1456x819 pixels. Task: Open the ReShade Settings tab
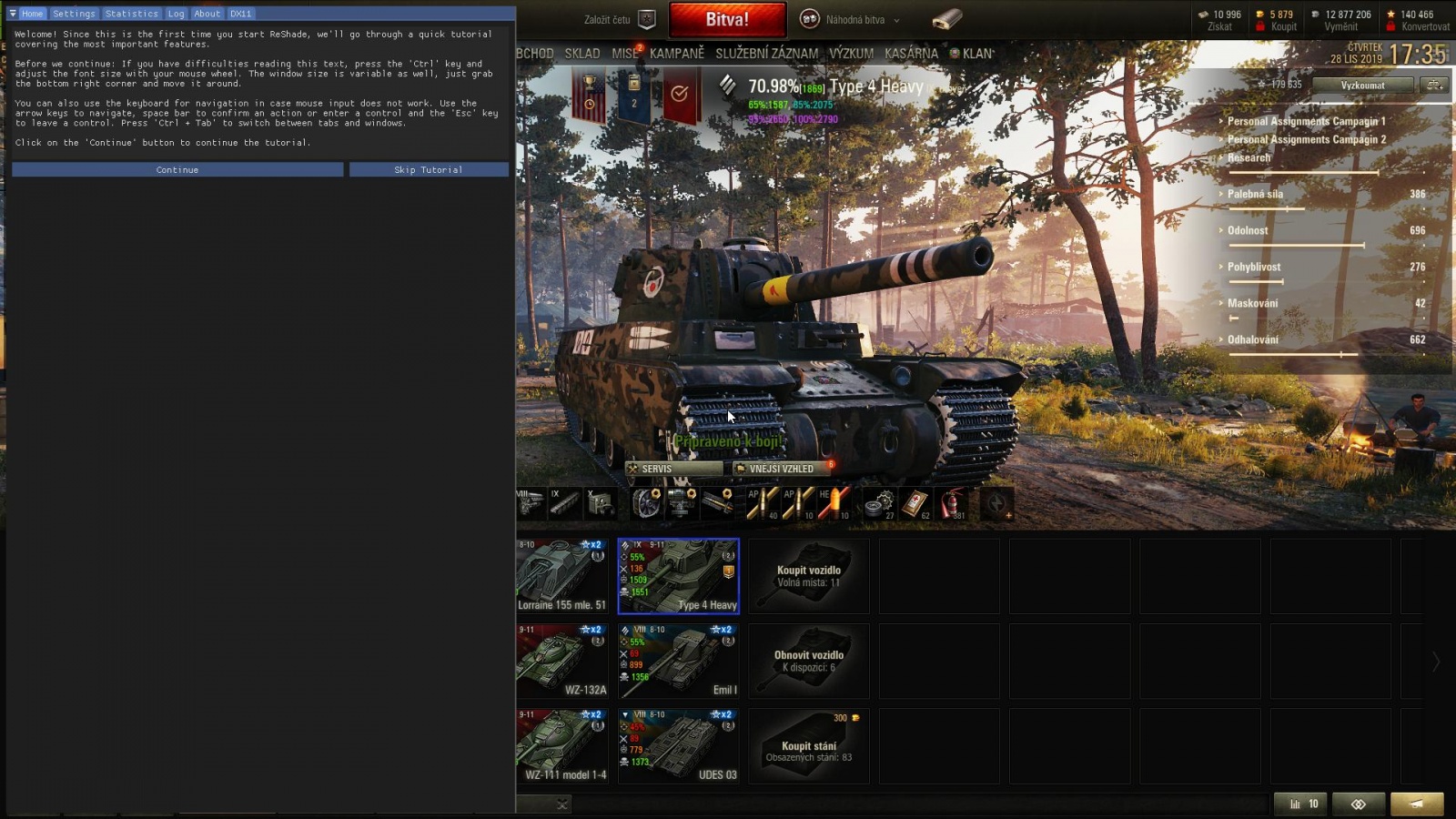pyautogui.click(x=74, y=14)
